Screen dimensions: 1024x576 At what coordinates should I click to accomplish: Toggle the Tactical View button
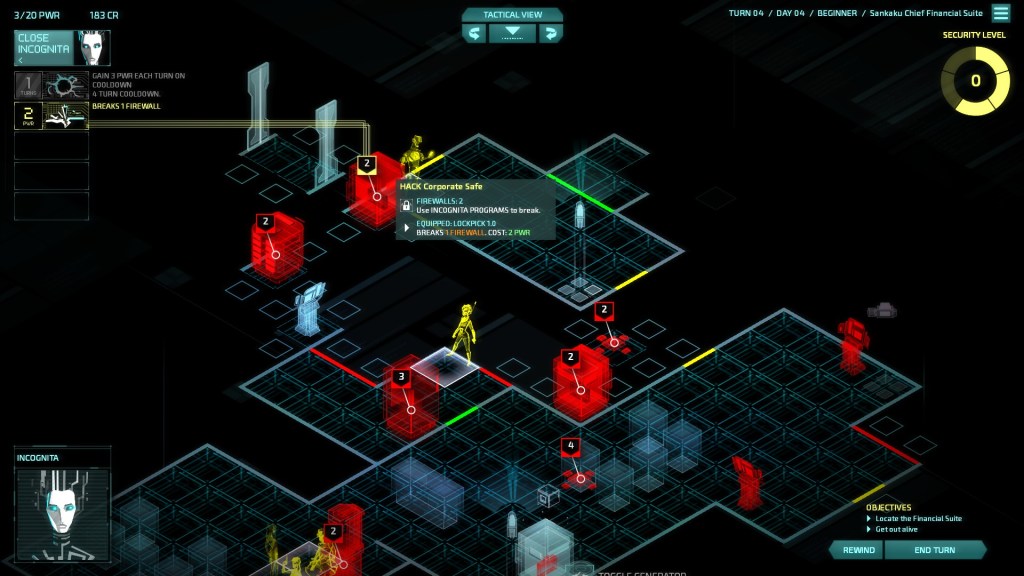pyautogui.click(x=512, y=15)
